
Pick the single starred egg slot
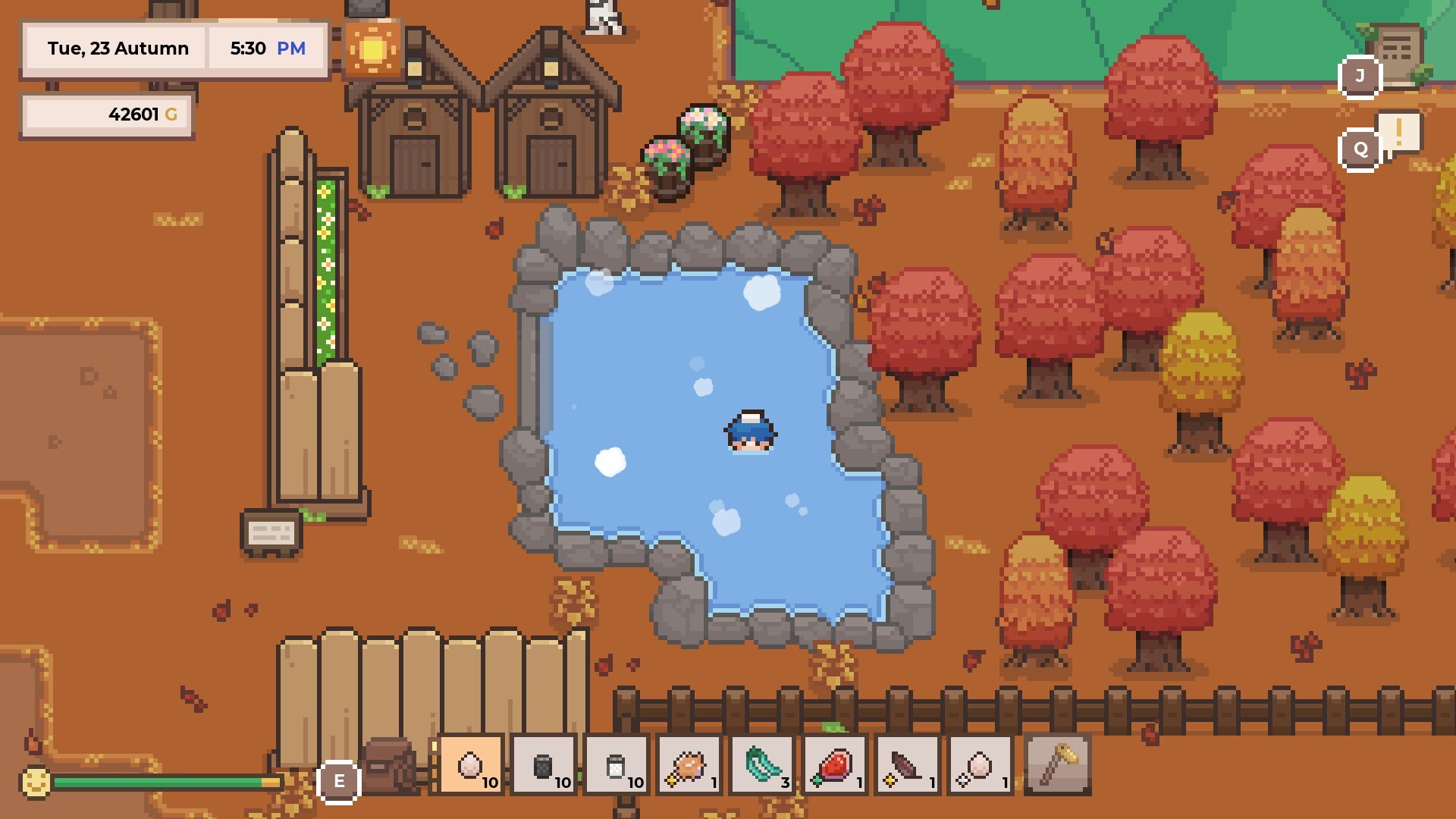[981, 764]
